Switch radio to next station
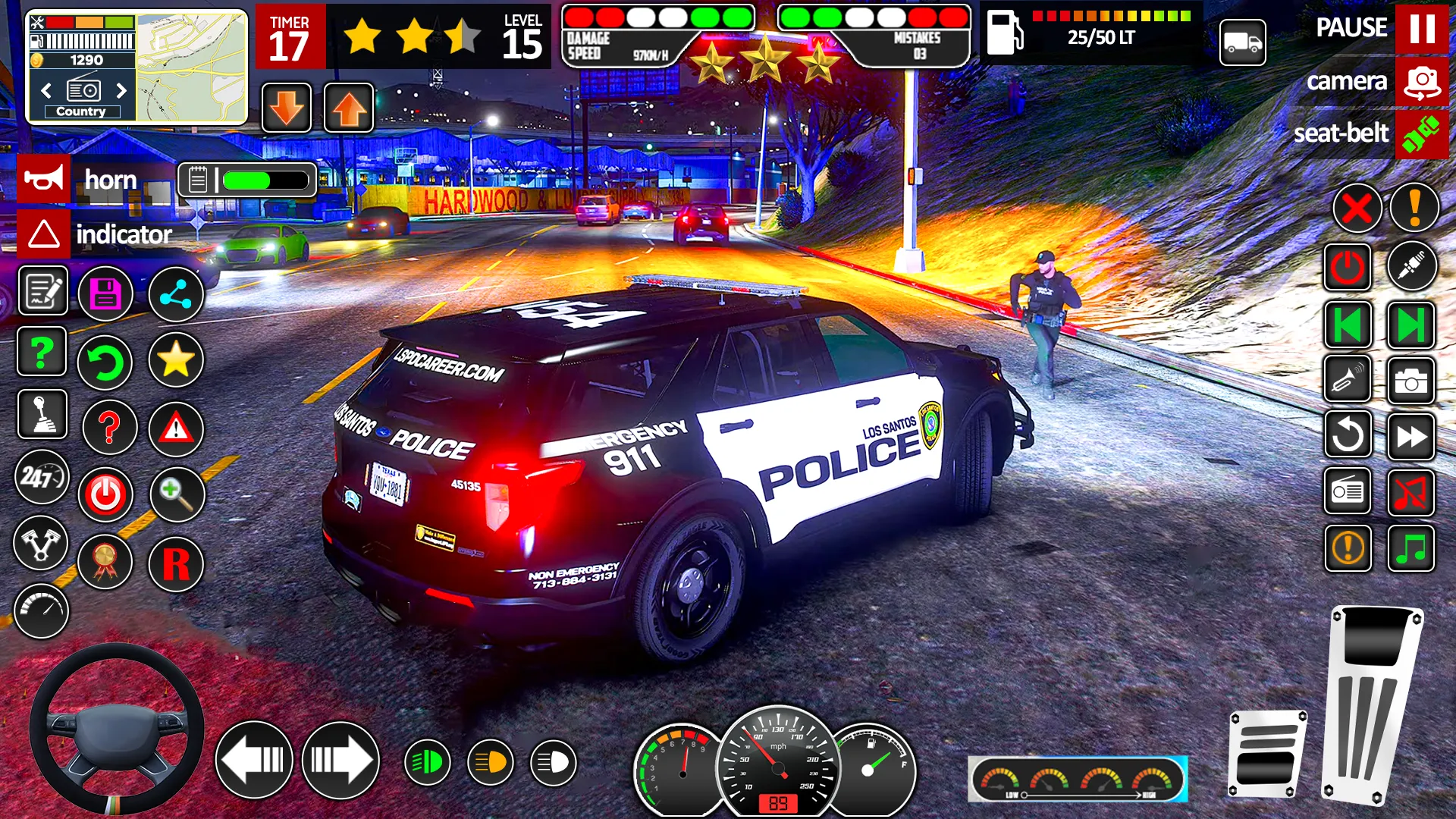 121,91
